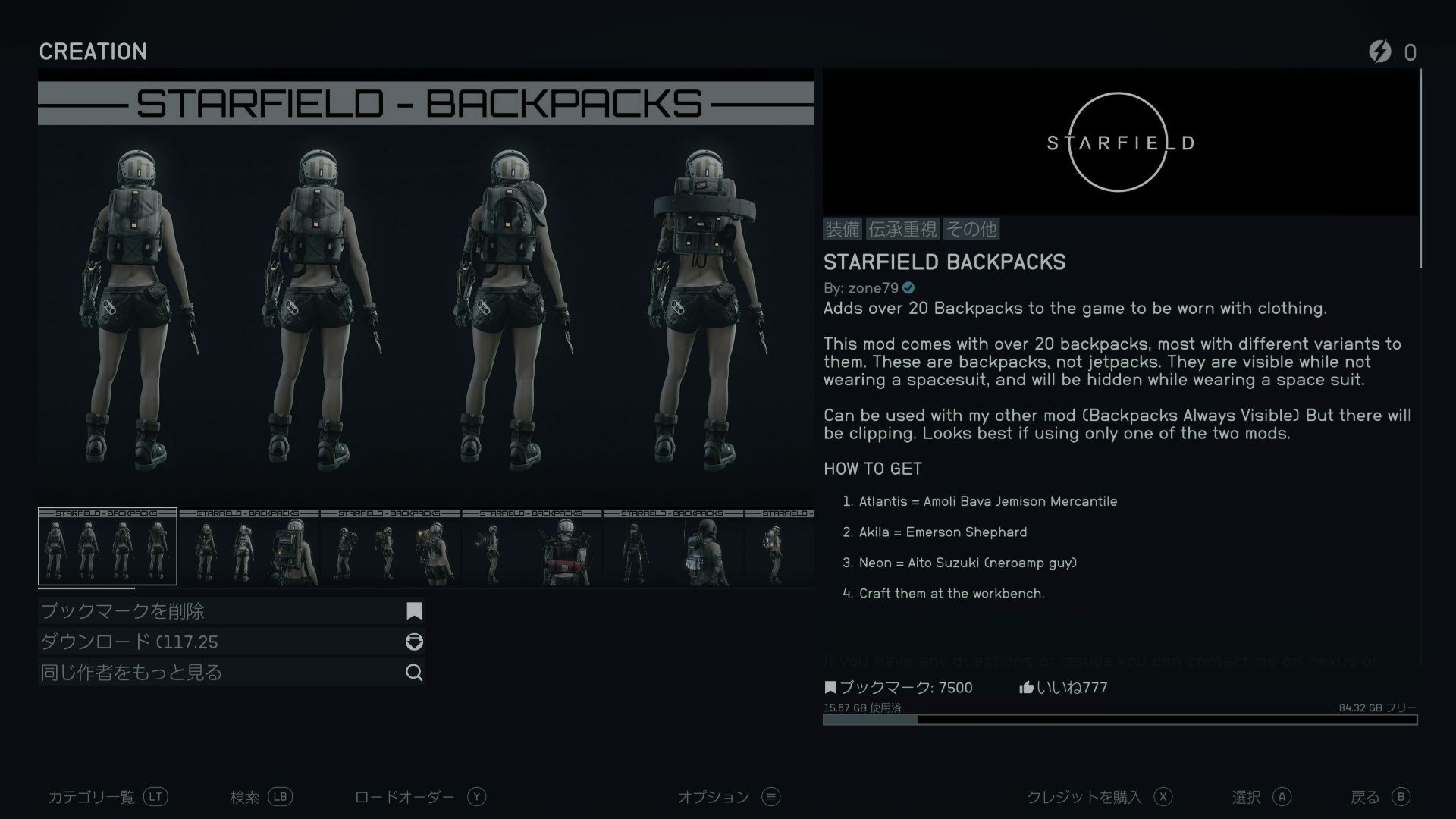Open オプション options
Image resolution: width=1456 pixels, height=819 pixels.
728,797
